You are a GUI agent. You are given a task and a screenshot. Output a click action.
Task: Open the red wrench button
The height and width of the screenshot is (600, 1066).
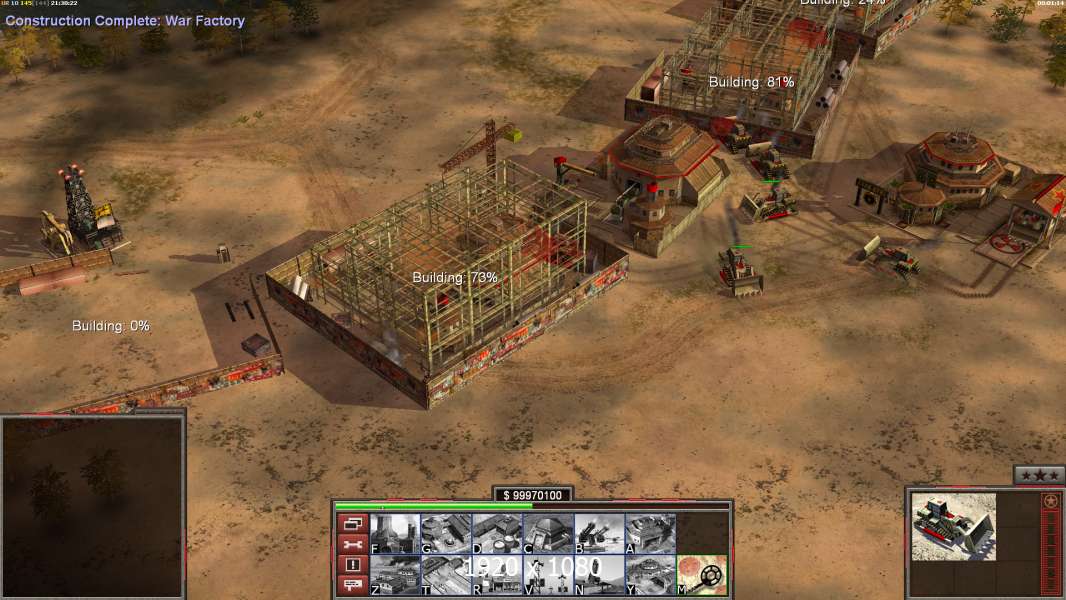point(352,544)
